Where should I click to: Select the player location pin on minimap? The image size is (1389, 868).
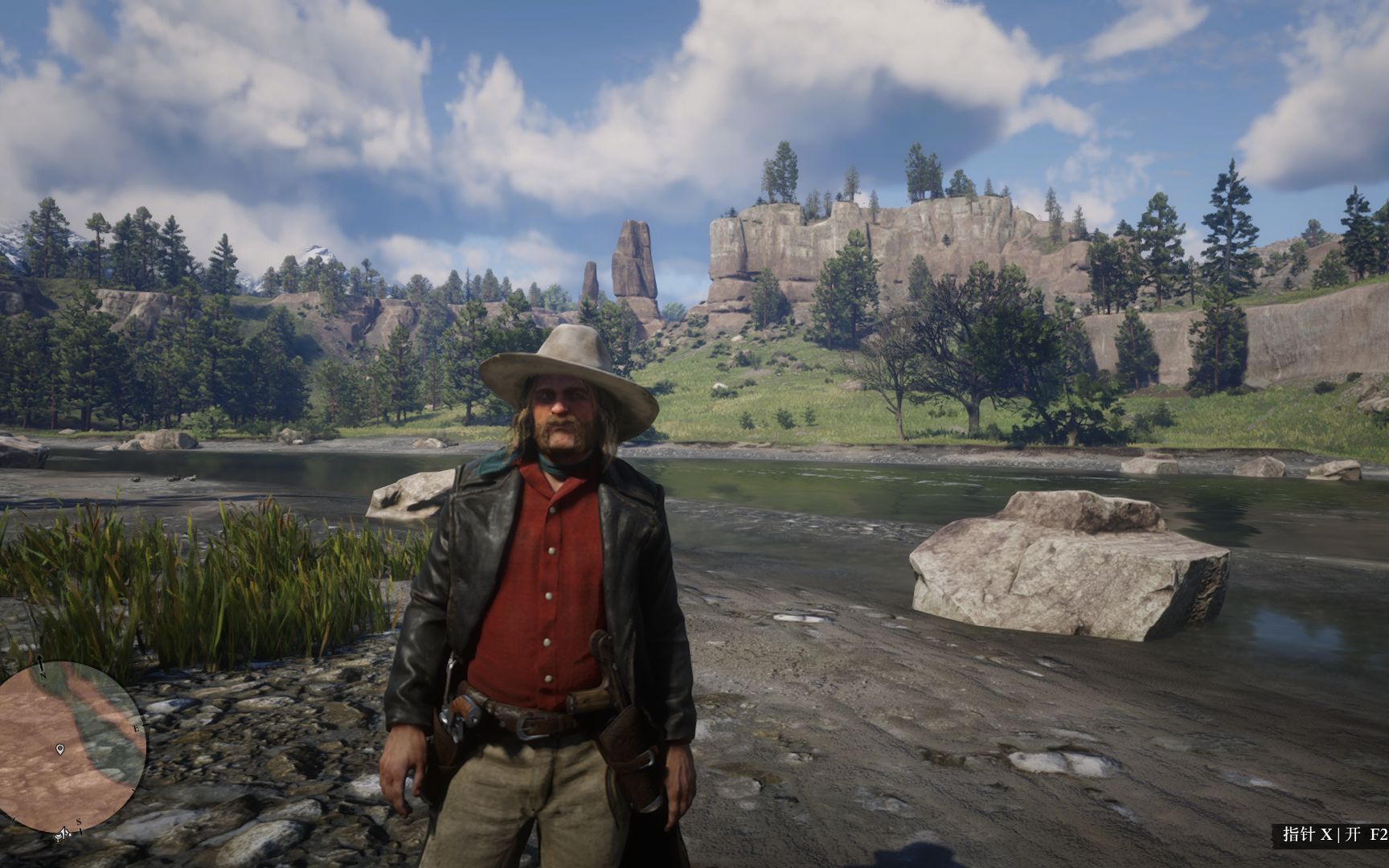click(x=60, y=750)
